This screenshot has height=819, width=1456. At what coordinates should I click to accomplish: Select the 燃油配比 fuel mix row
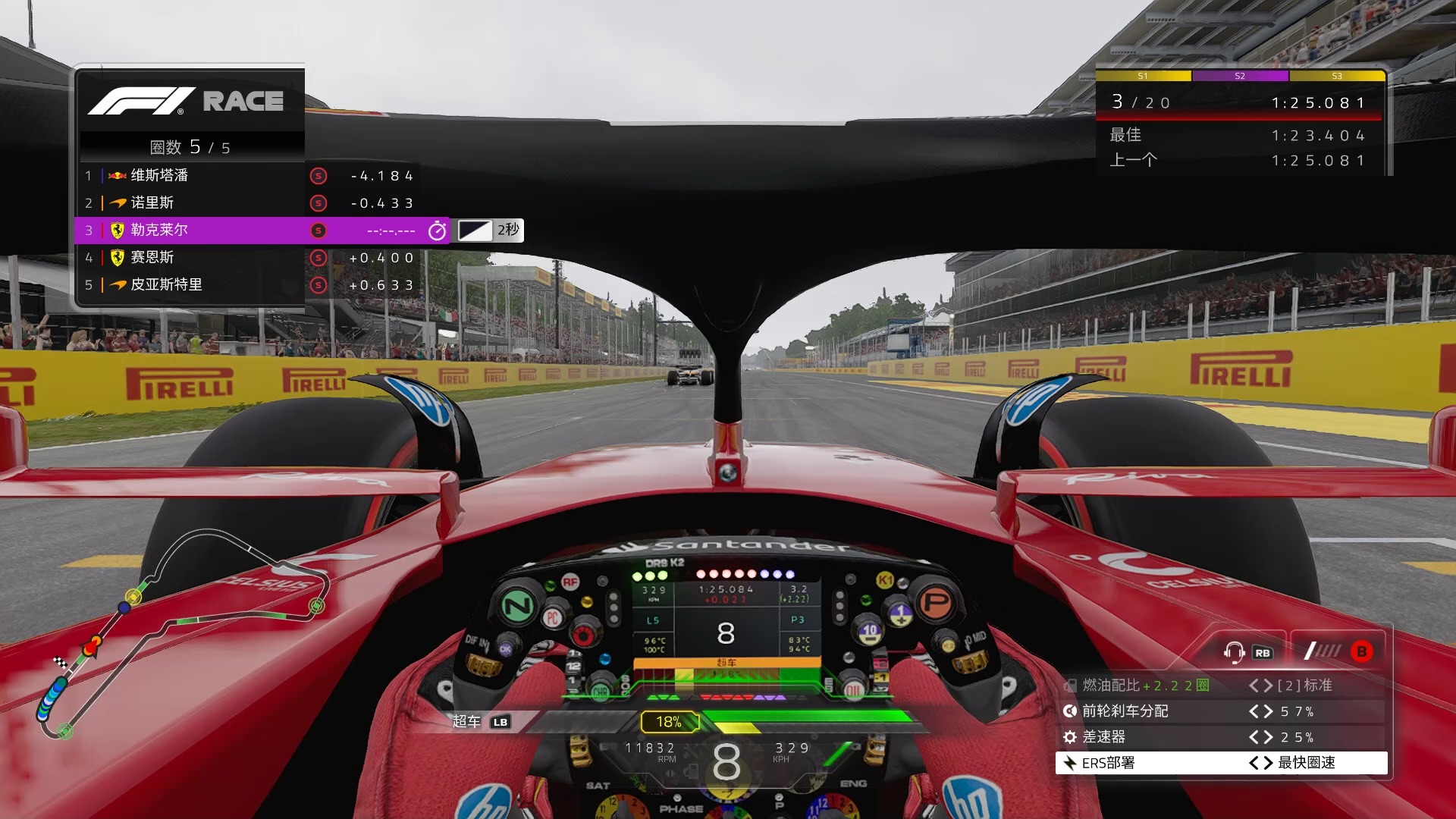tap(1221, 686)
